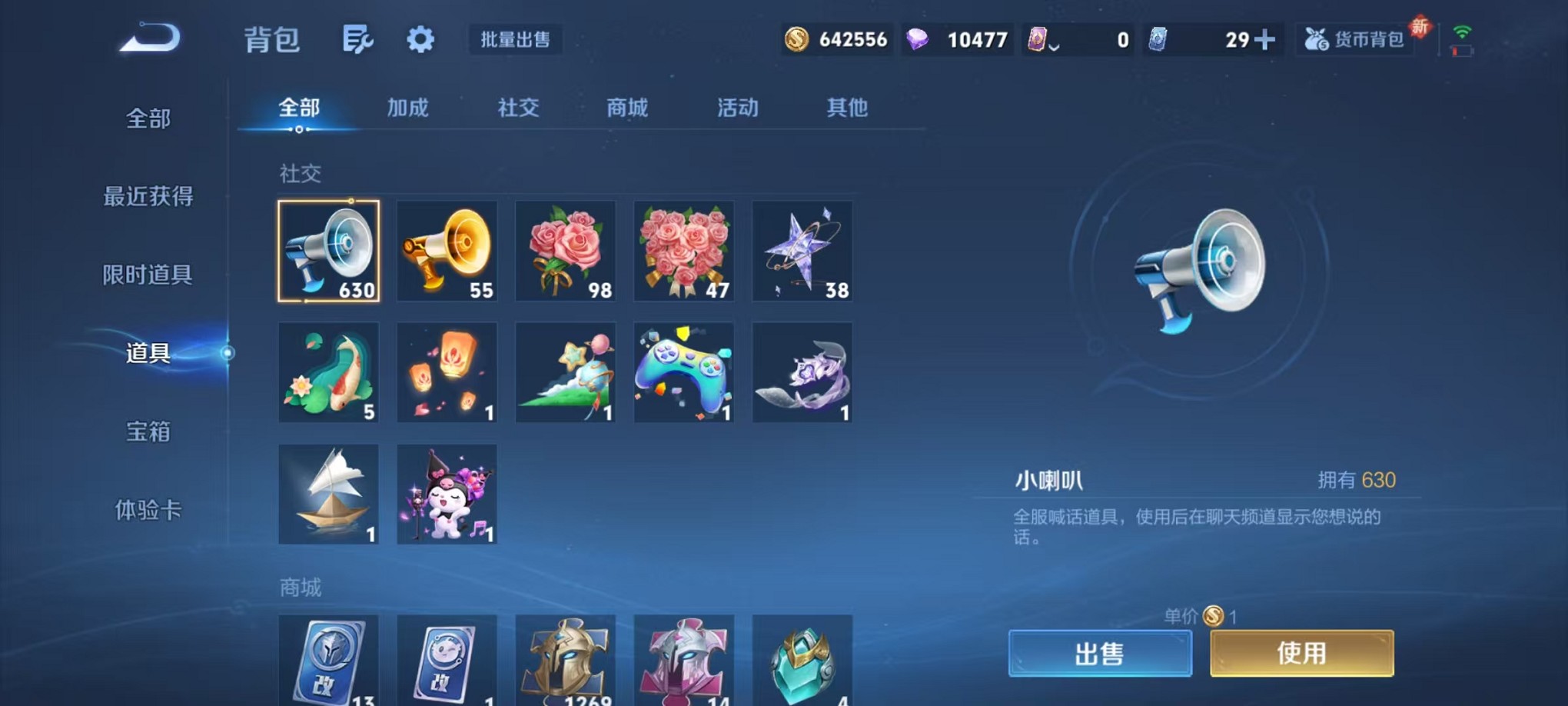Select the game controller item
This screenshot has height=706, width=1568.
pyautogui.click(x=684, y=373)
